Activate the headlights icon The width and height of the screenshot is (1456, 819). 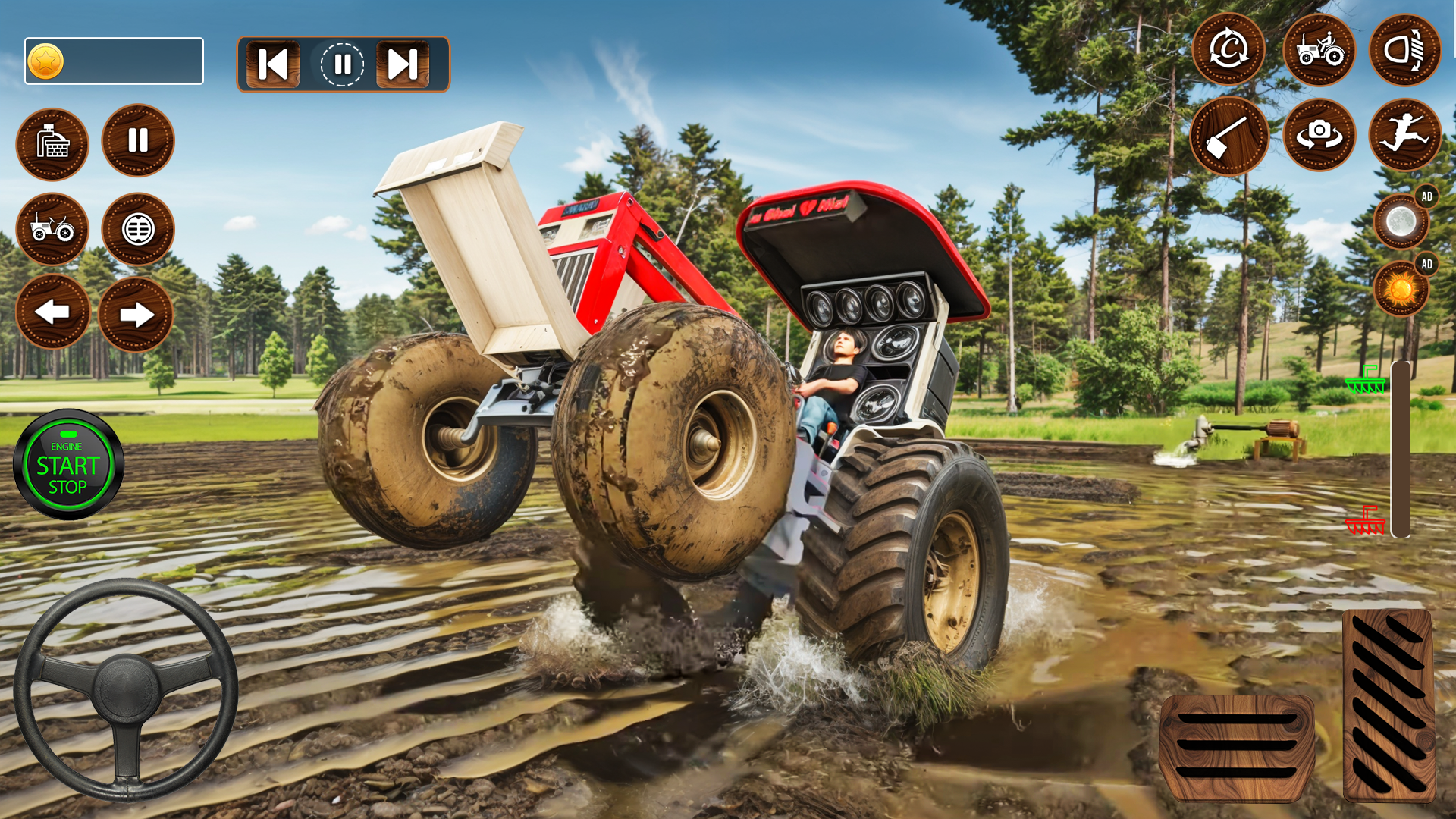click(x=1407, y=50)
